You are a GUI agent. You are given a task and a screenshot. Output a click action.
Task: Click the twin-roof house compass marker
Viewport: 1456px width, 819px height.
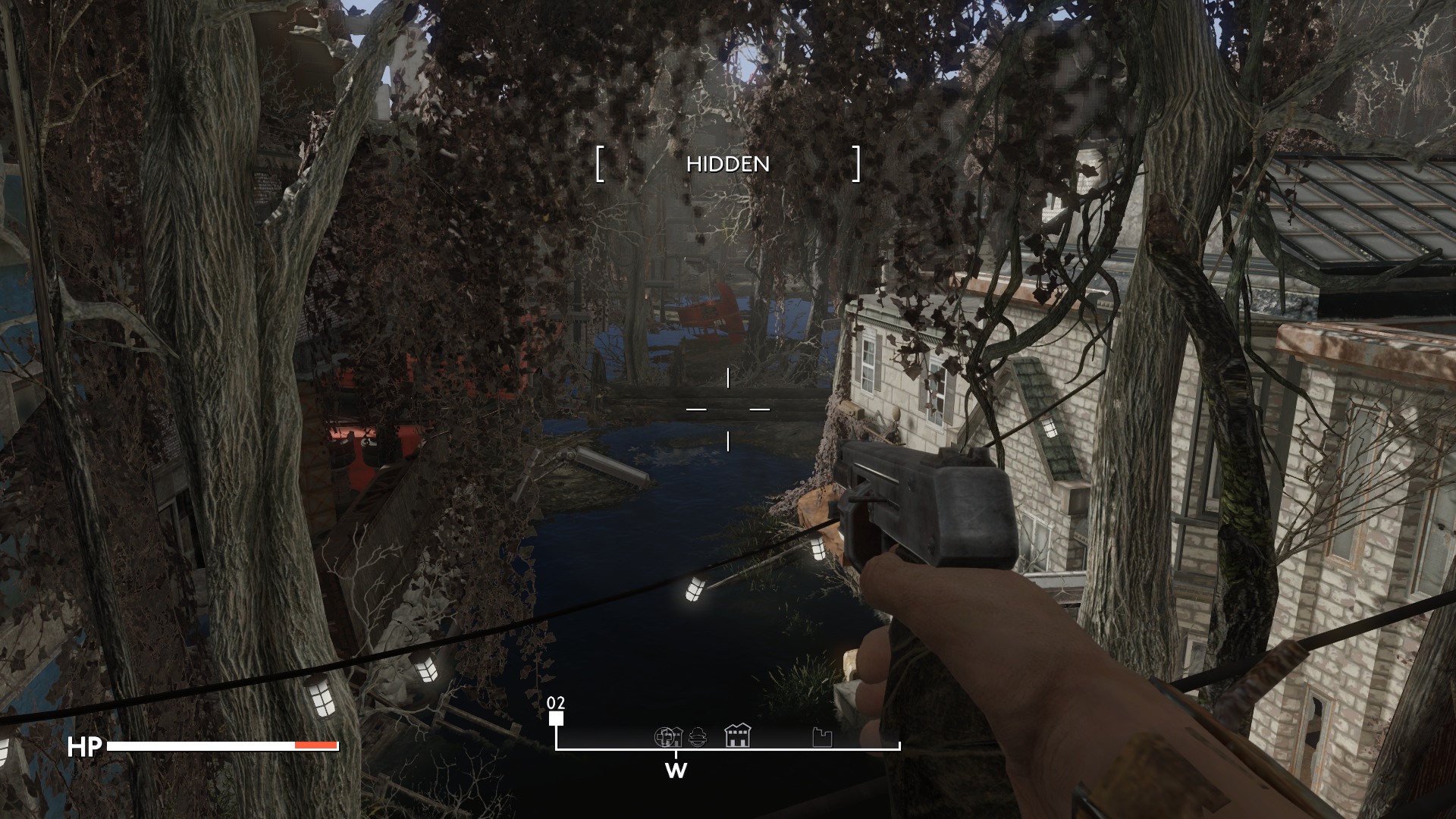click(737, 736)
